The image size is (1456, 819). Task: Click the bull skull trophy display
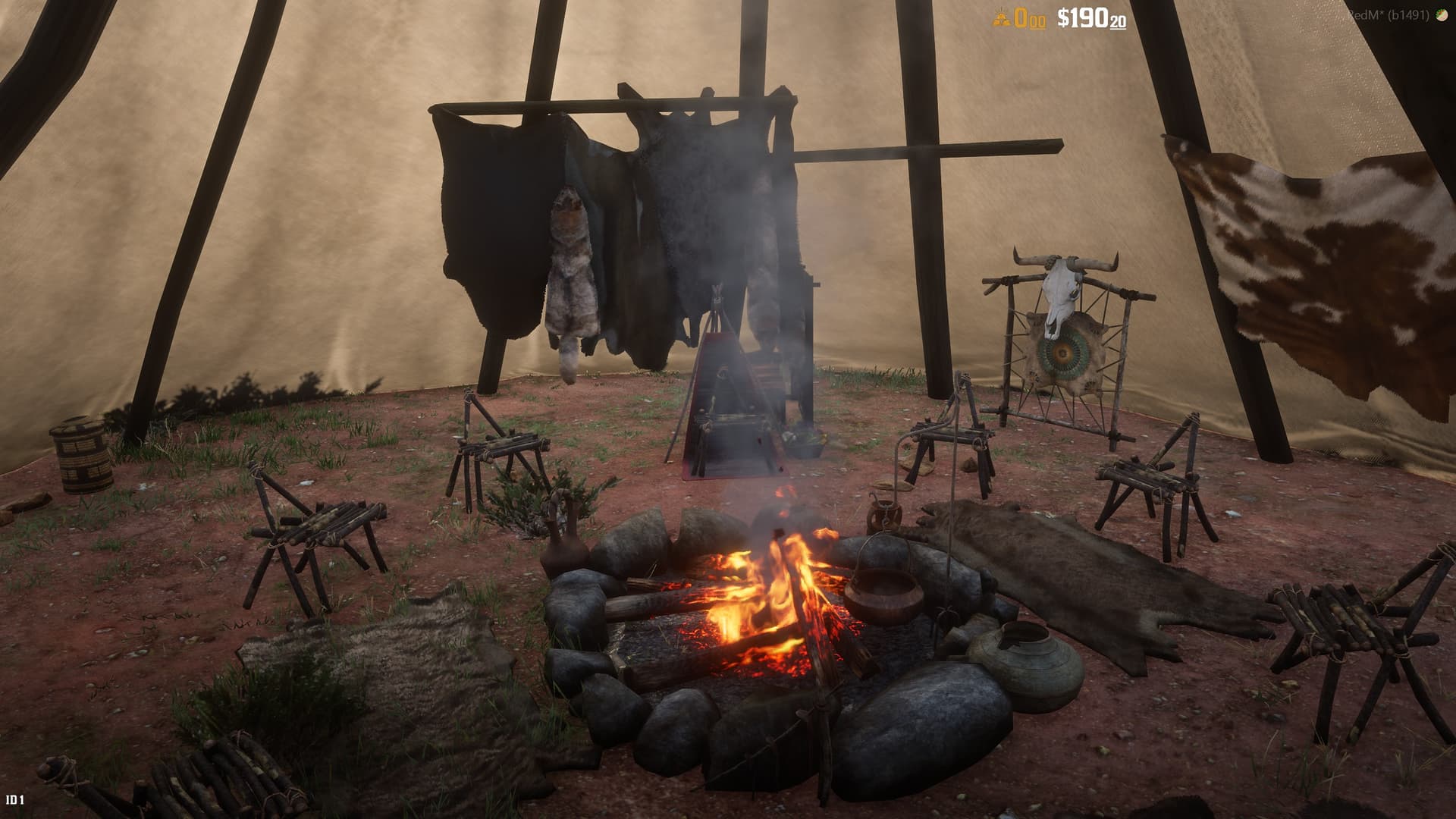click(x=1061, y=288)
